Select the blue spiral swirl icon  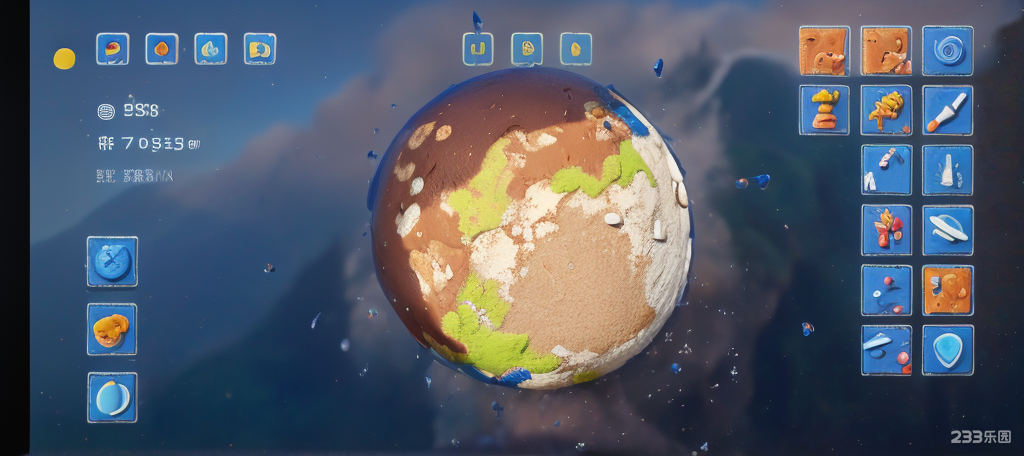click(x=947, y=51)
